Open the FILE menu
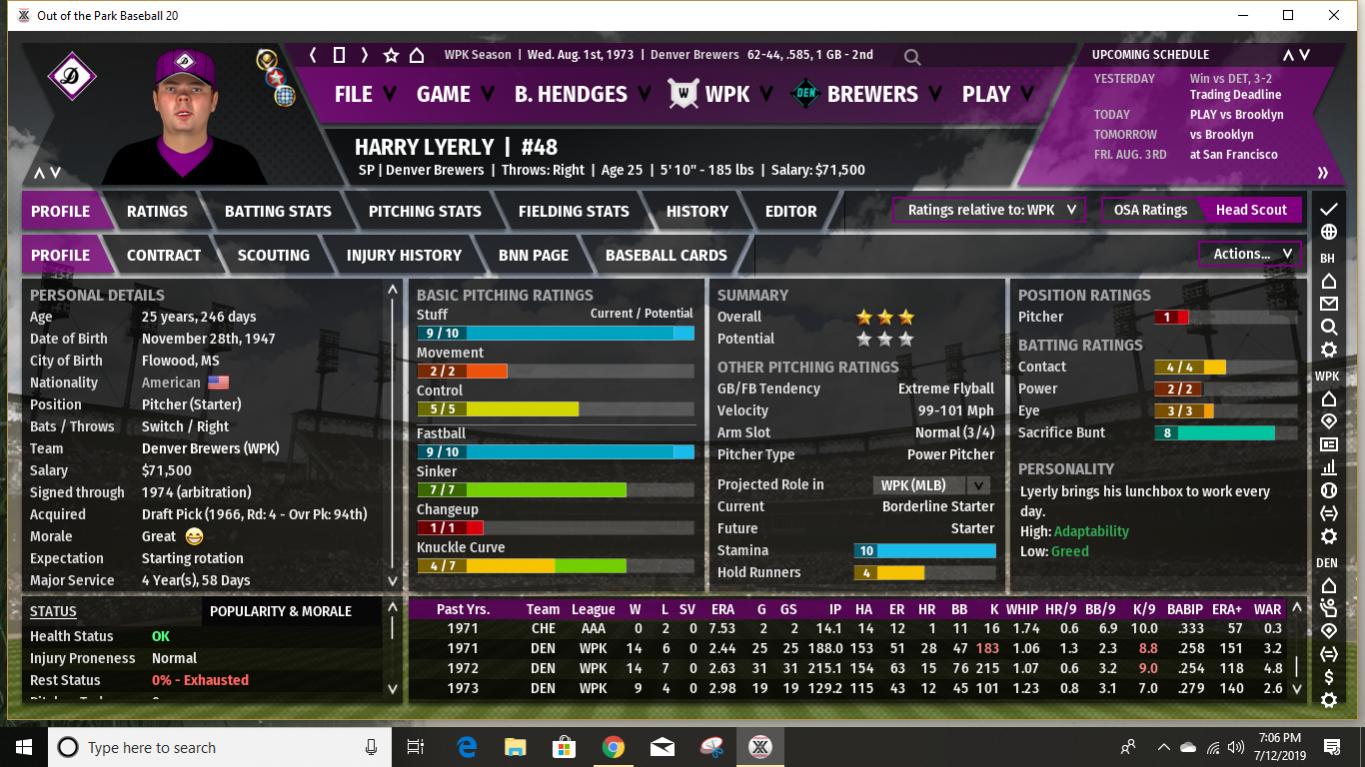Viewport: 1365px width, 767px height. click(x=355, y=94)
